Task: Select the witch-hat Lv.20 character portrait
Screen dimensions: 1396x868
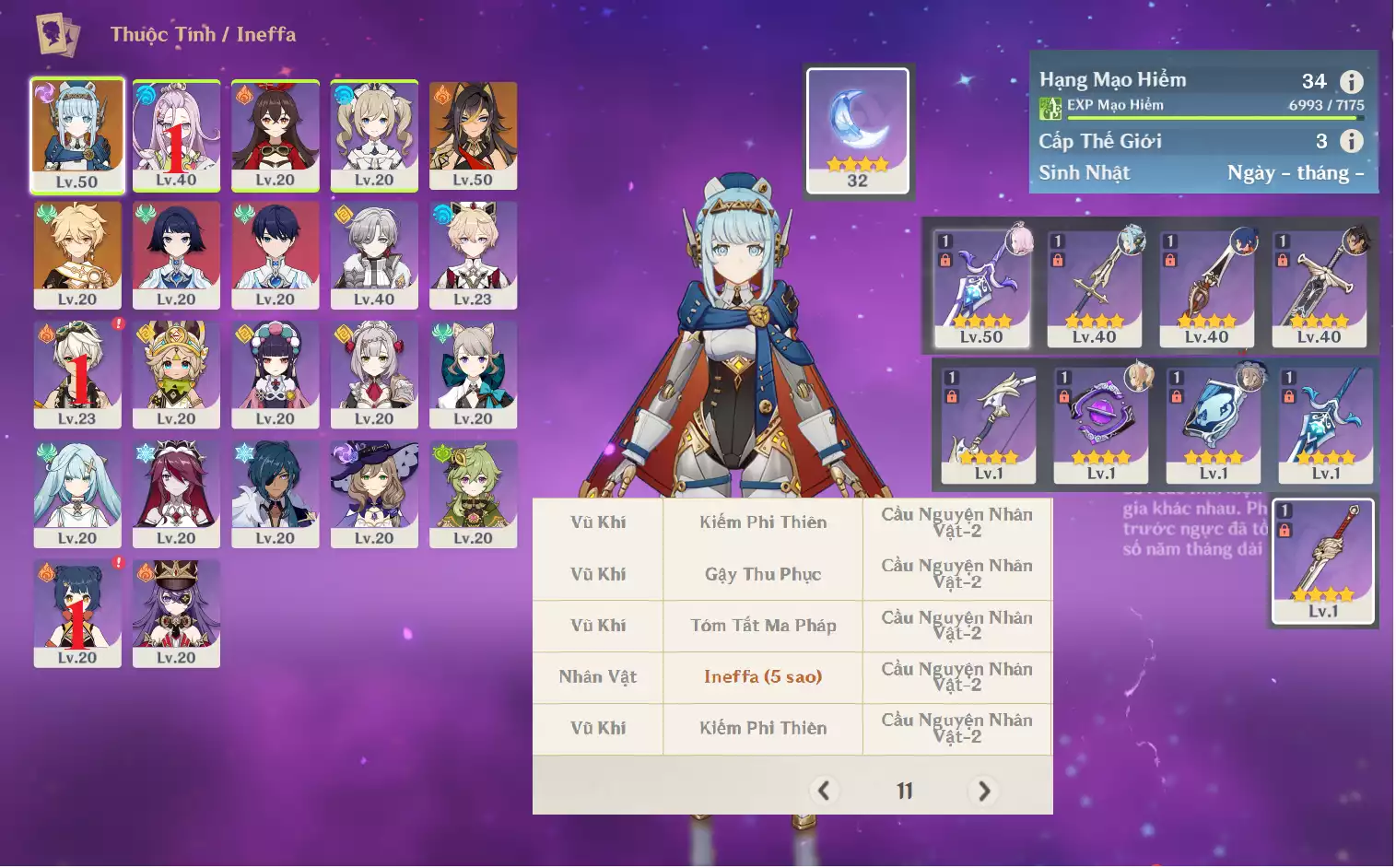Action: [374, 493]
